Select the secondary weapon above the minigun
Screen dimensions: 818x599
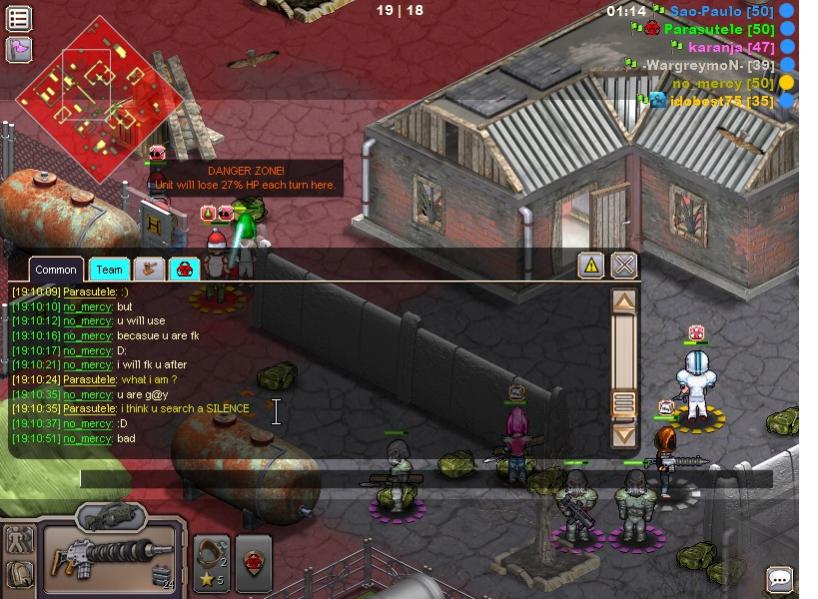(x=110, y=516)
